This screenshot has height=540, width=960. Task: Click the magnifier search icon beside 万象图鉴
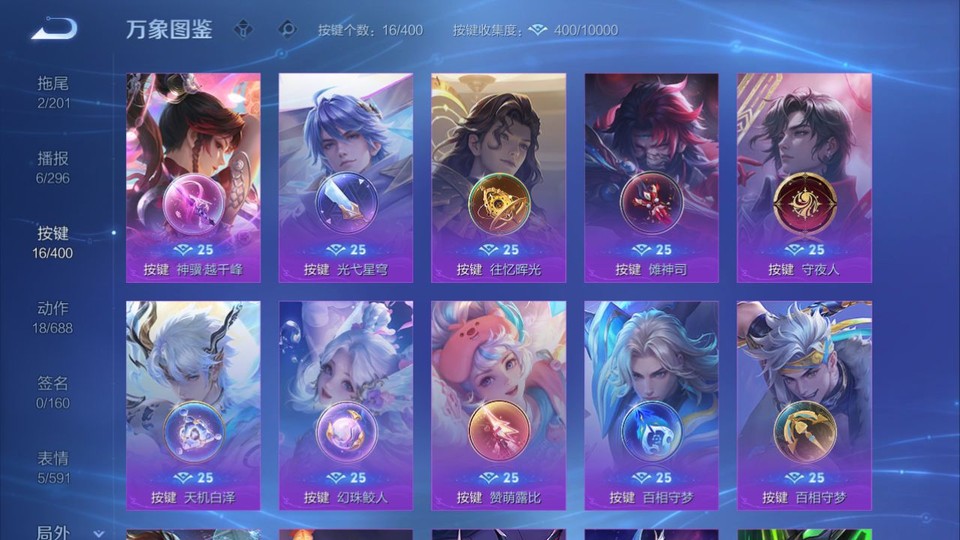point(288,29)
